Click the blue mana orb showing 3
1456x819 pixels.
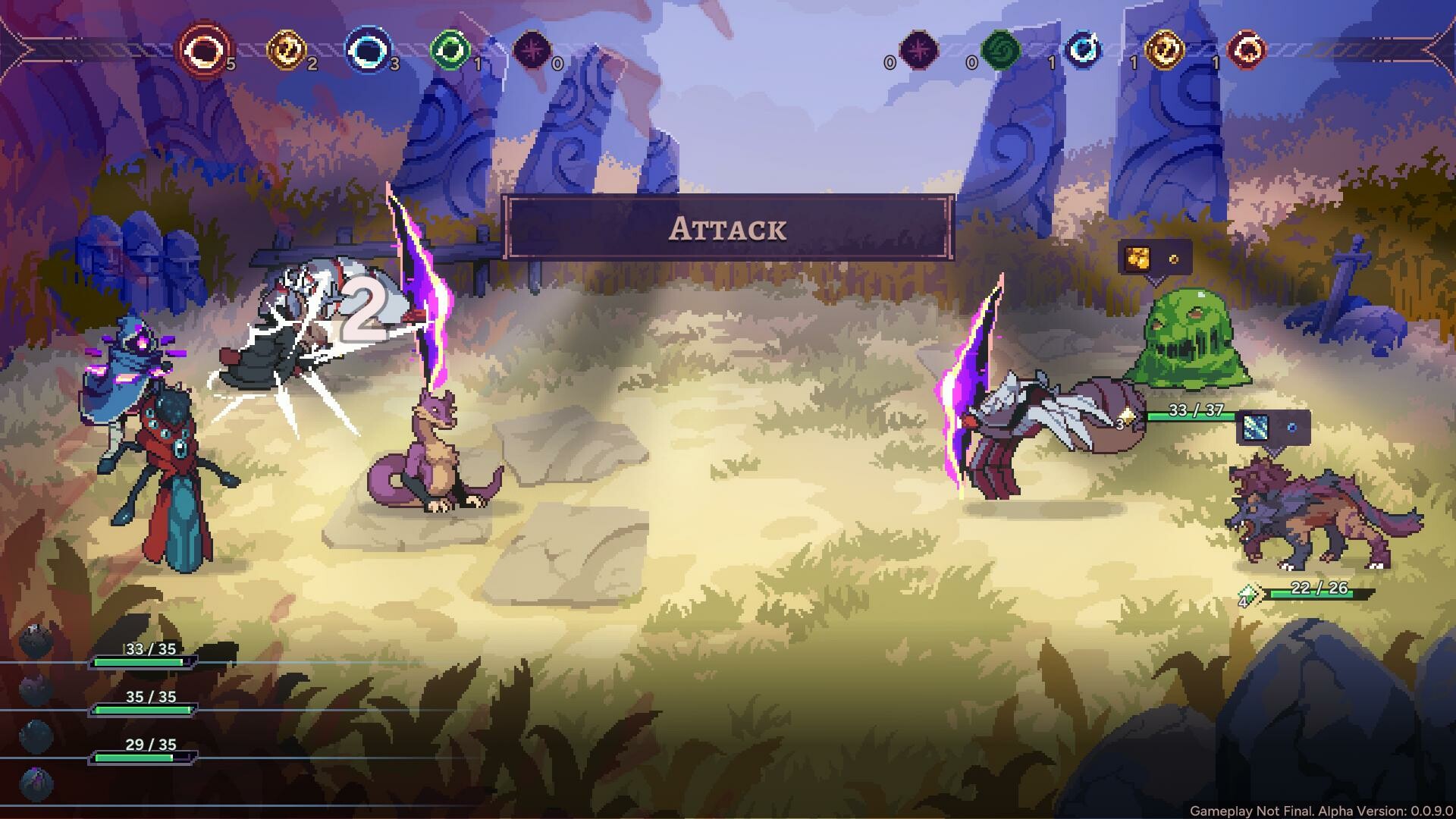(x=369, y=52)
